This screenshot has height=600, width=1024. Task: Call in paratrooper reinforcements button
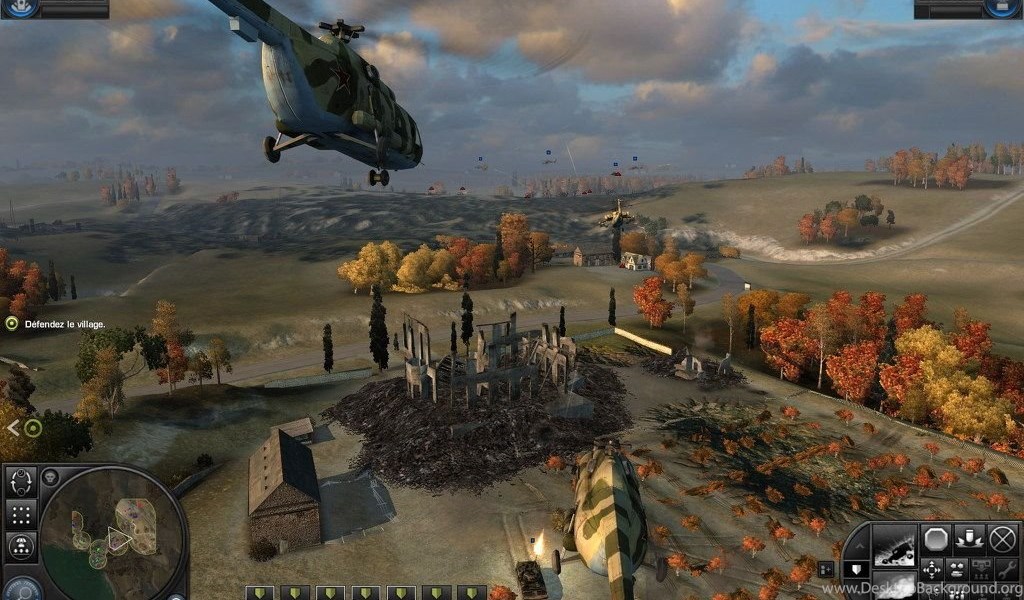[x=22, y=546]
